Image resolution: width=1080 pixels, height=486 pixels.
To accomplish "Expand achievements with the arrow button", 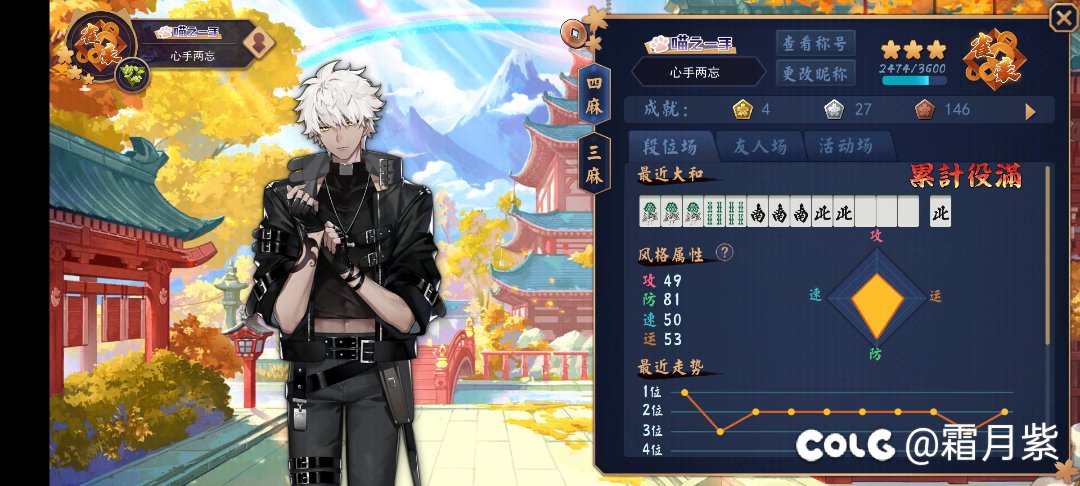I will (x=1031, y=111).
